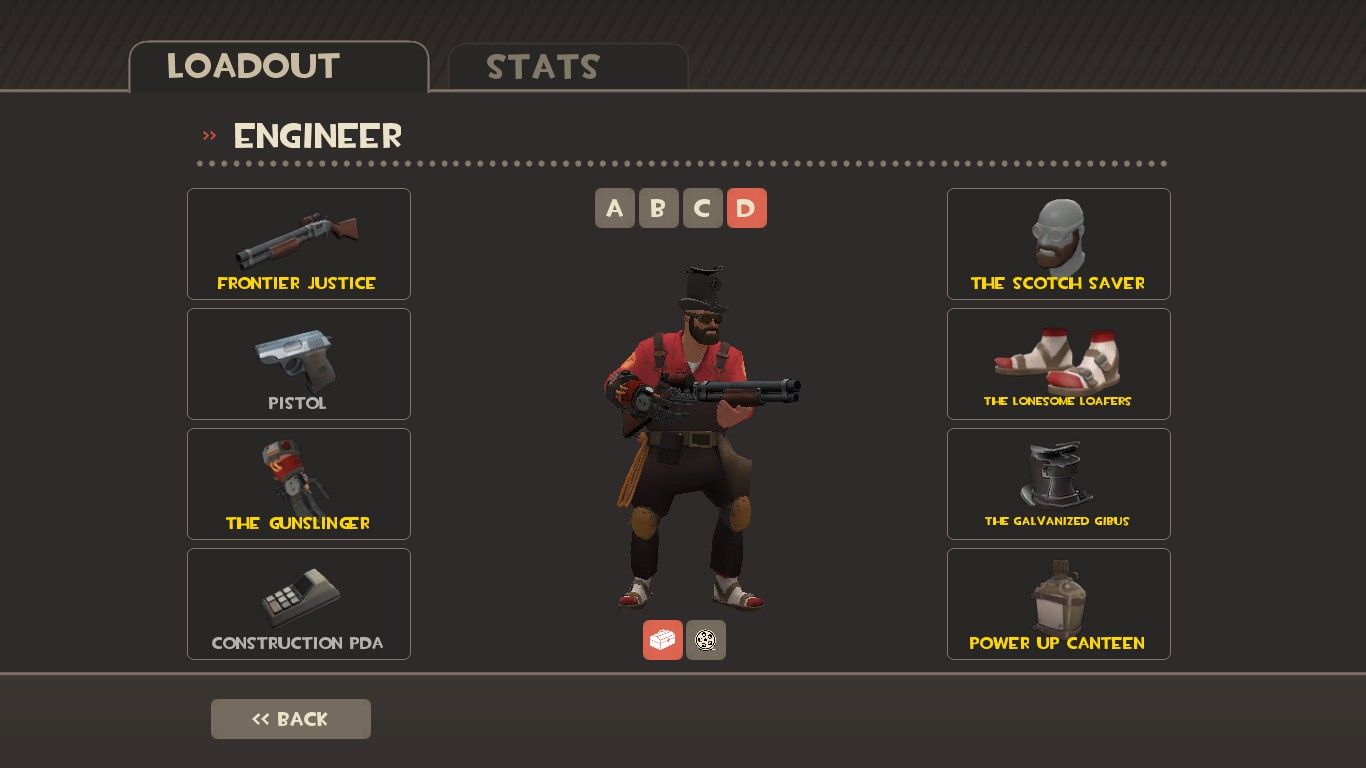Select The Gunslinger melee slot
Image resolution: width=1366 pixels, height=768 pixels.
point(298,483)
